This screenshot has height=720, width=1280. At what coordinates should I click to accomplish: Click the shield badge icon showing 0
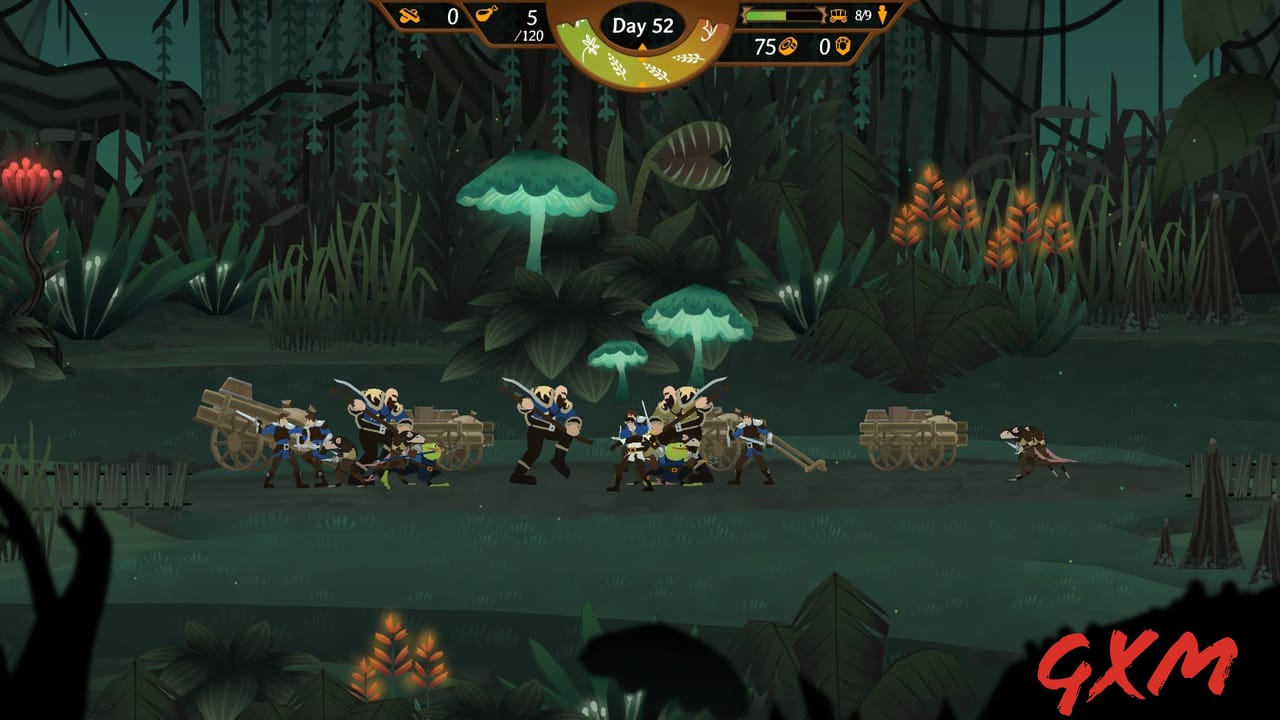(x=845, y=46)
